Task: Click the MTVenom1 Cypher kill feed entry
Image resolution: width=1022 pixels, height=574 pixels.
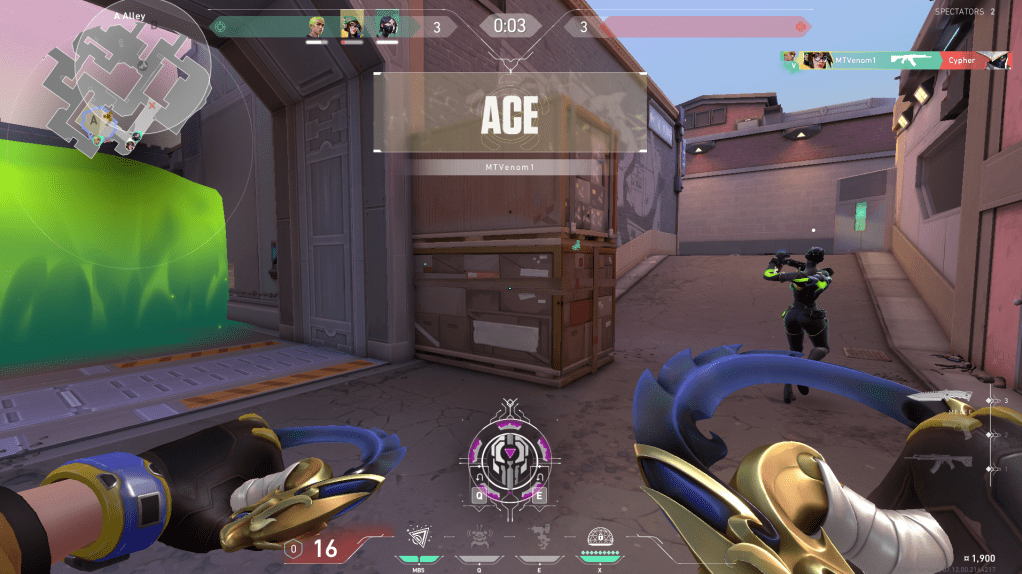Action: click(x=895, y=60)
